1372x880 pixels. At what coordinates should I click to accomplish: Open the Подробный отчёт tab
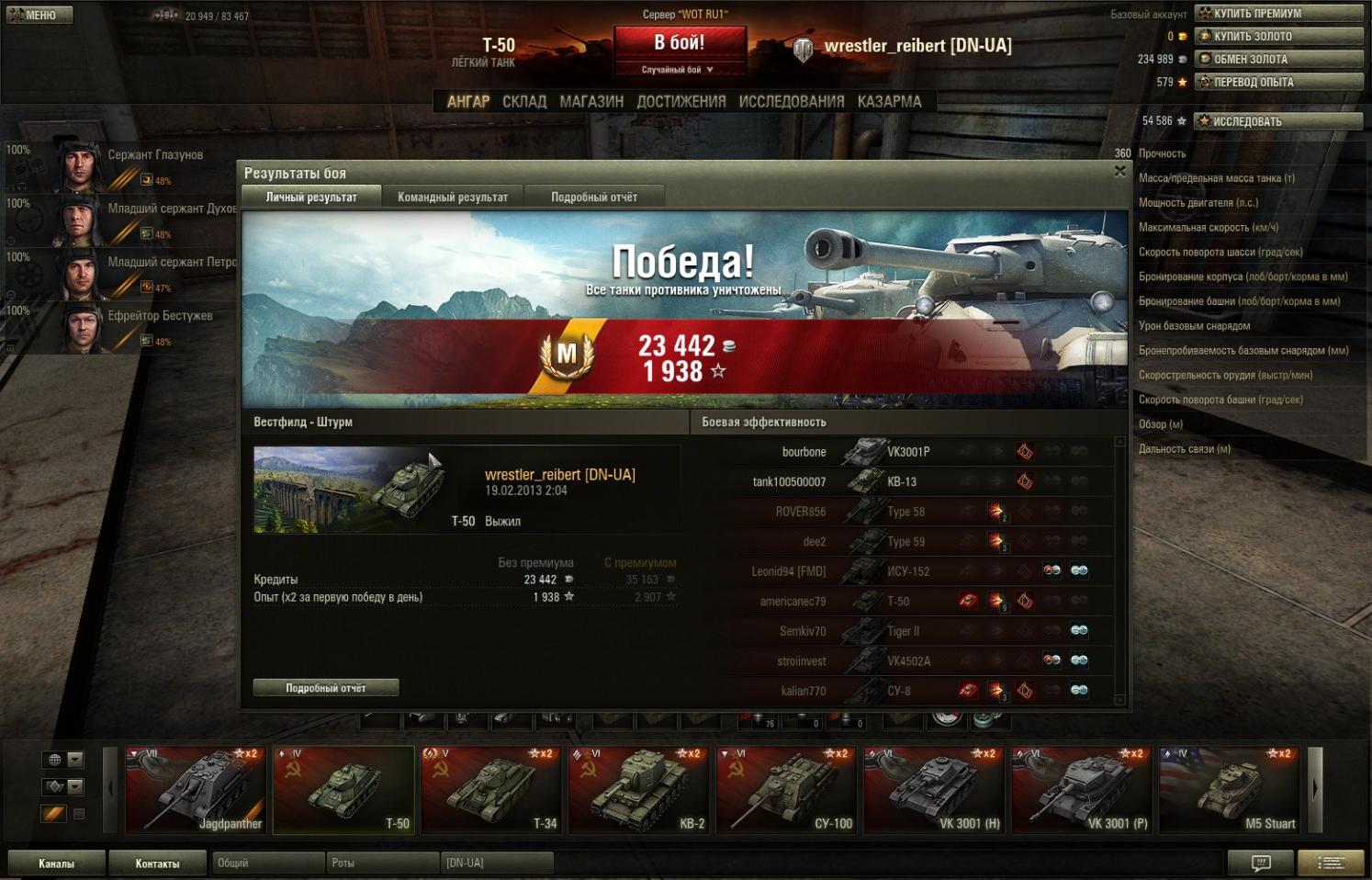593,197
